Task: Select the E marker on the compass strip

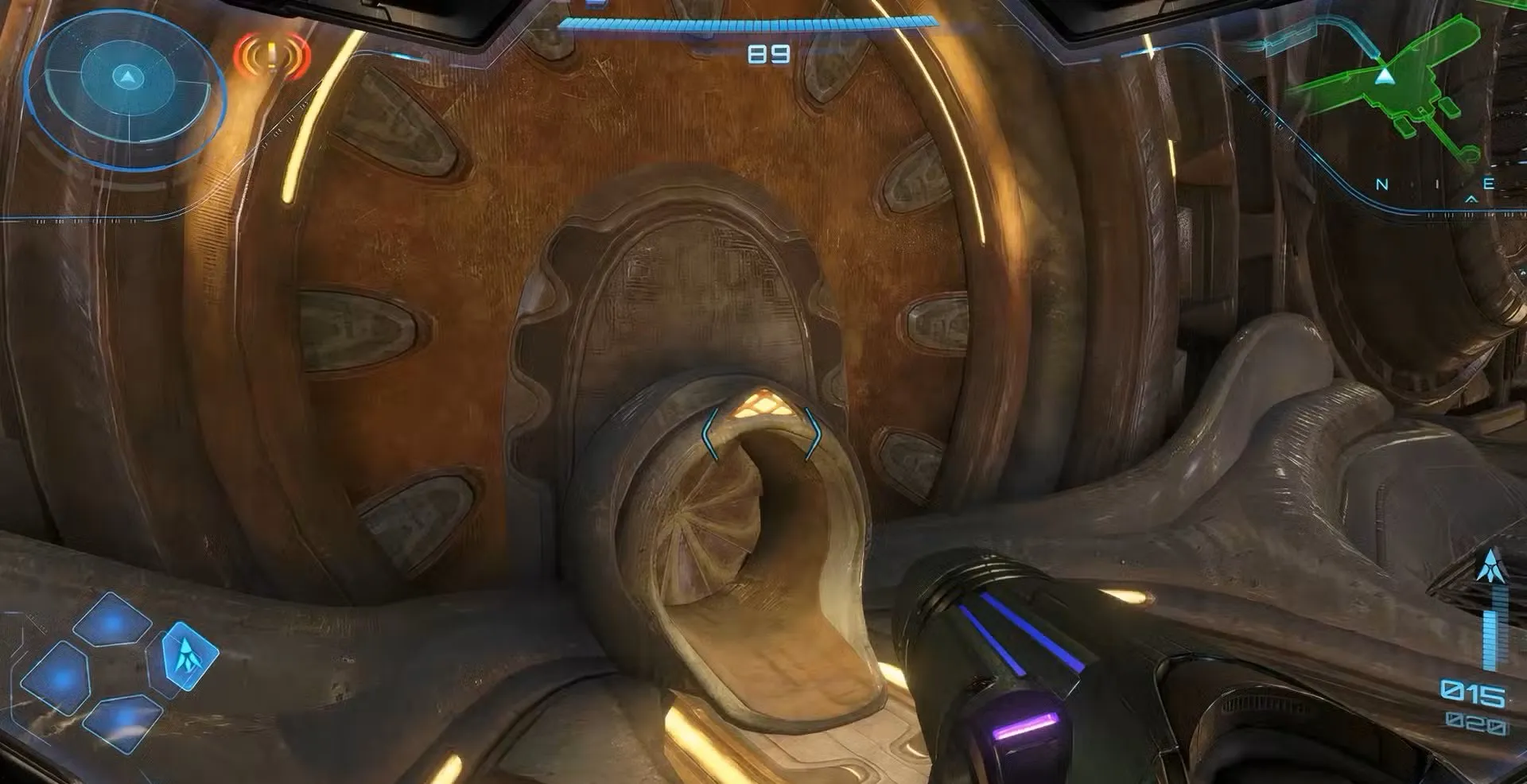Action: 1489,181
